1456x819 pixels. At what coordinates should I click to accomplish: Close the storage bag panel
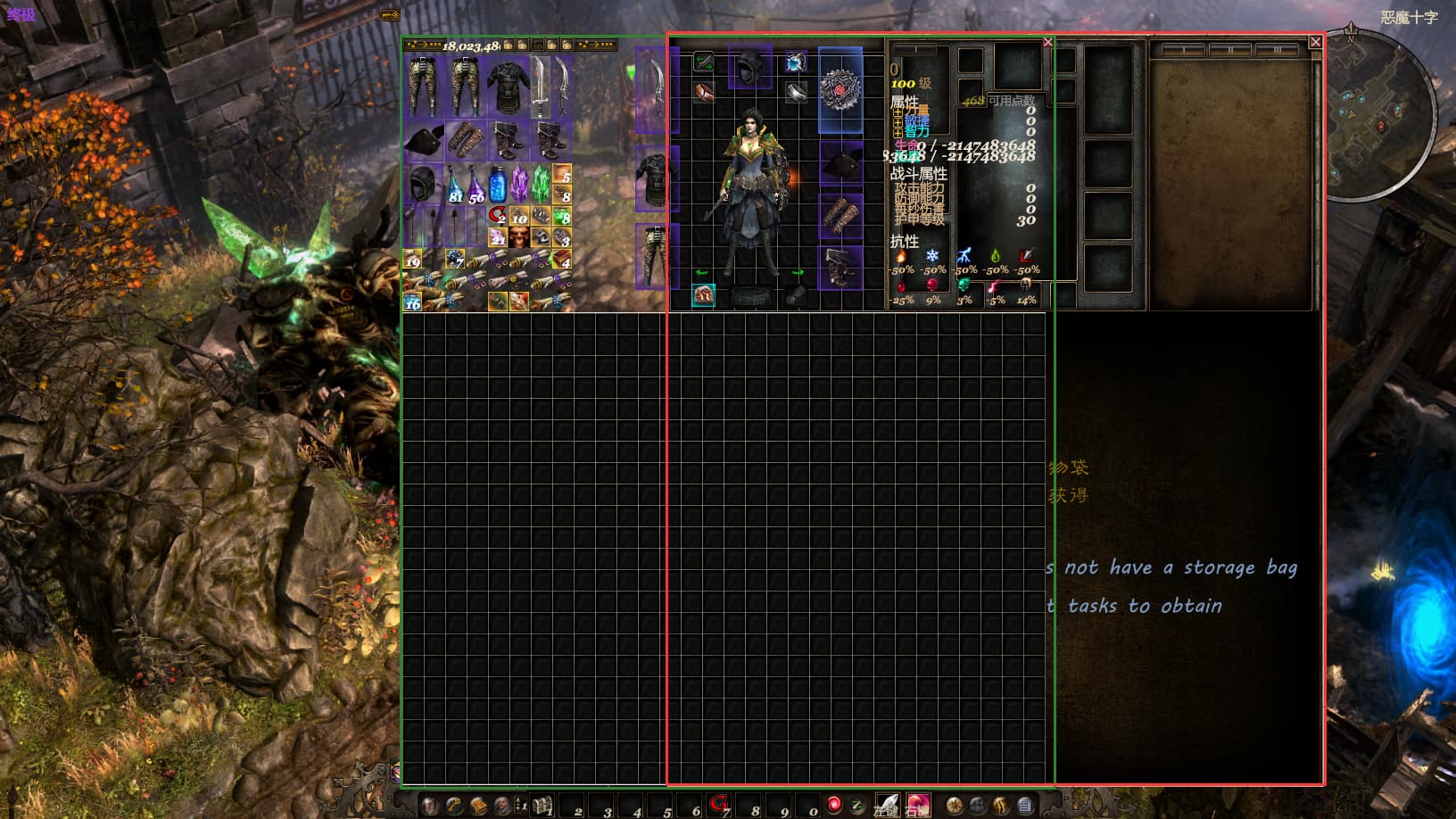click(x=1315, y=42)
